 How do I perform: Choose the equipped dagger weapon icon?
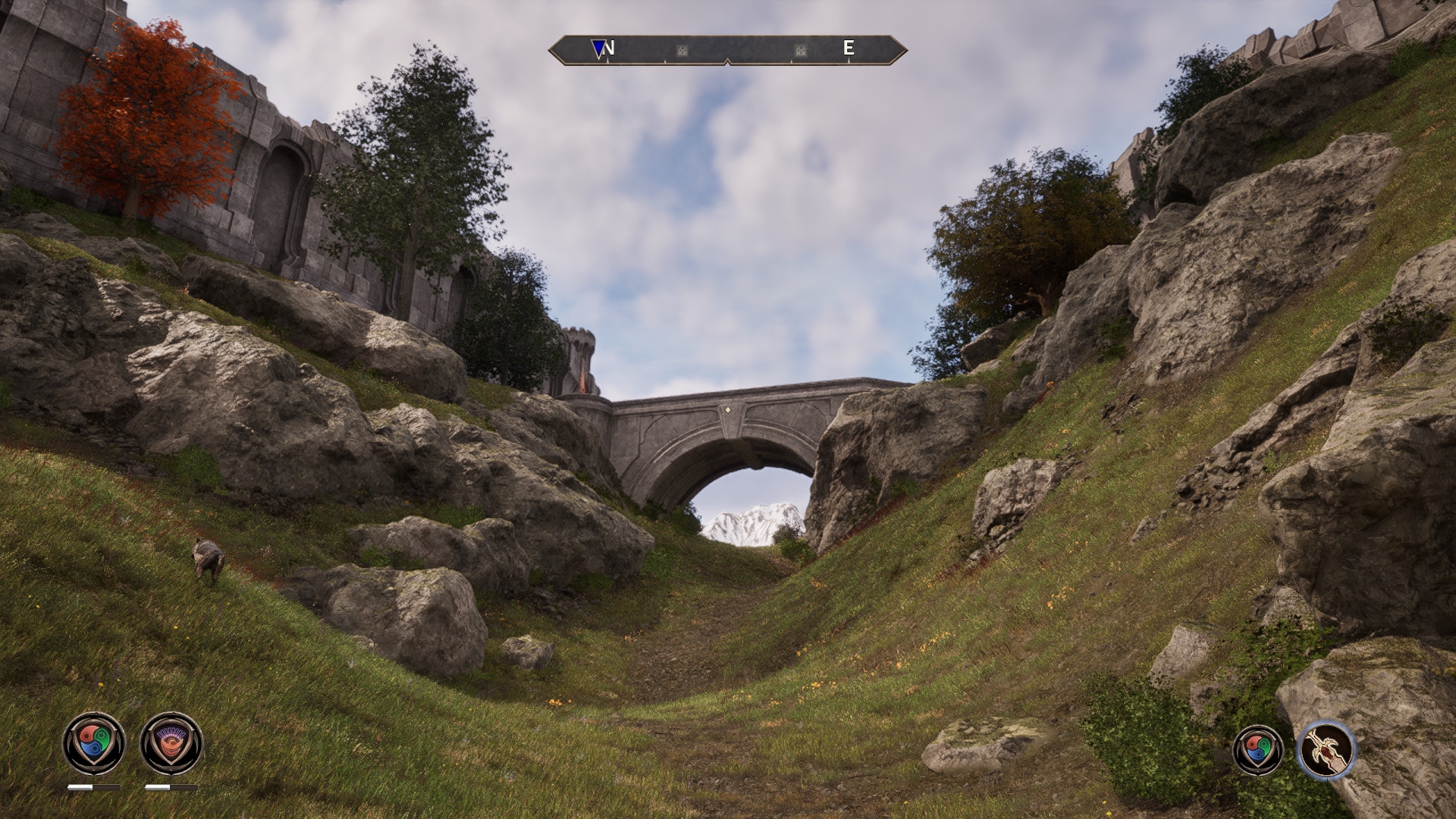click(1326, 750)
